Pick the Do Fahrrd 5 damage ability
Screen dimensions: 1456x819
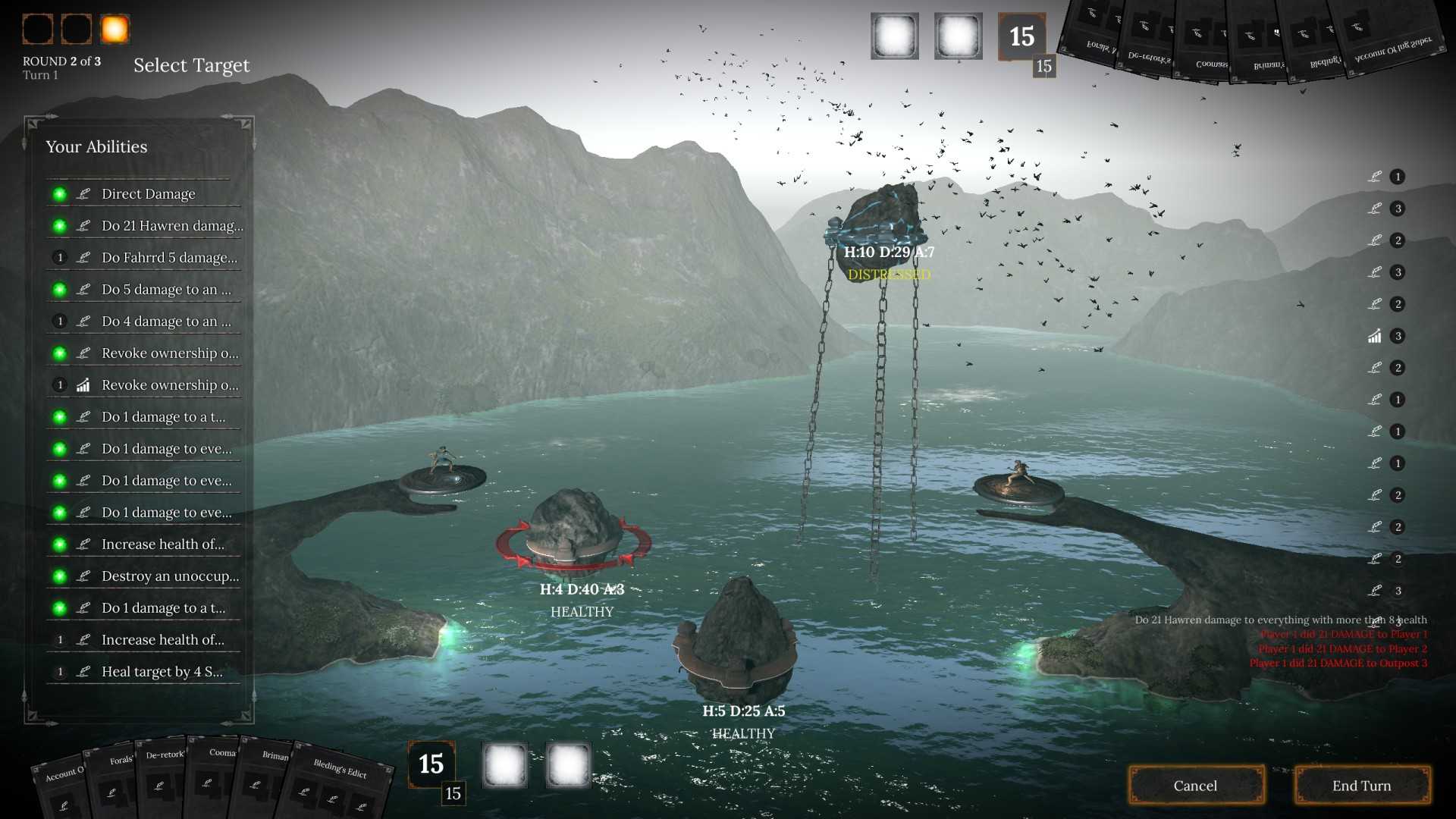coord(168,258)
